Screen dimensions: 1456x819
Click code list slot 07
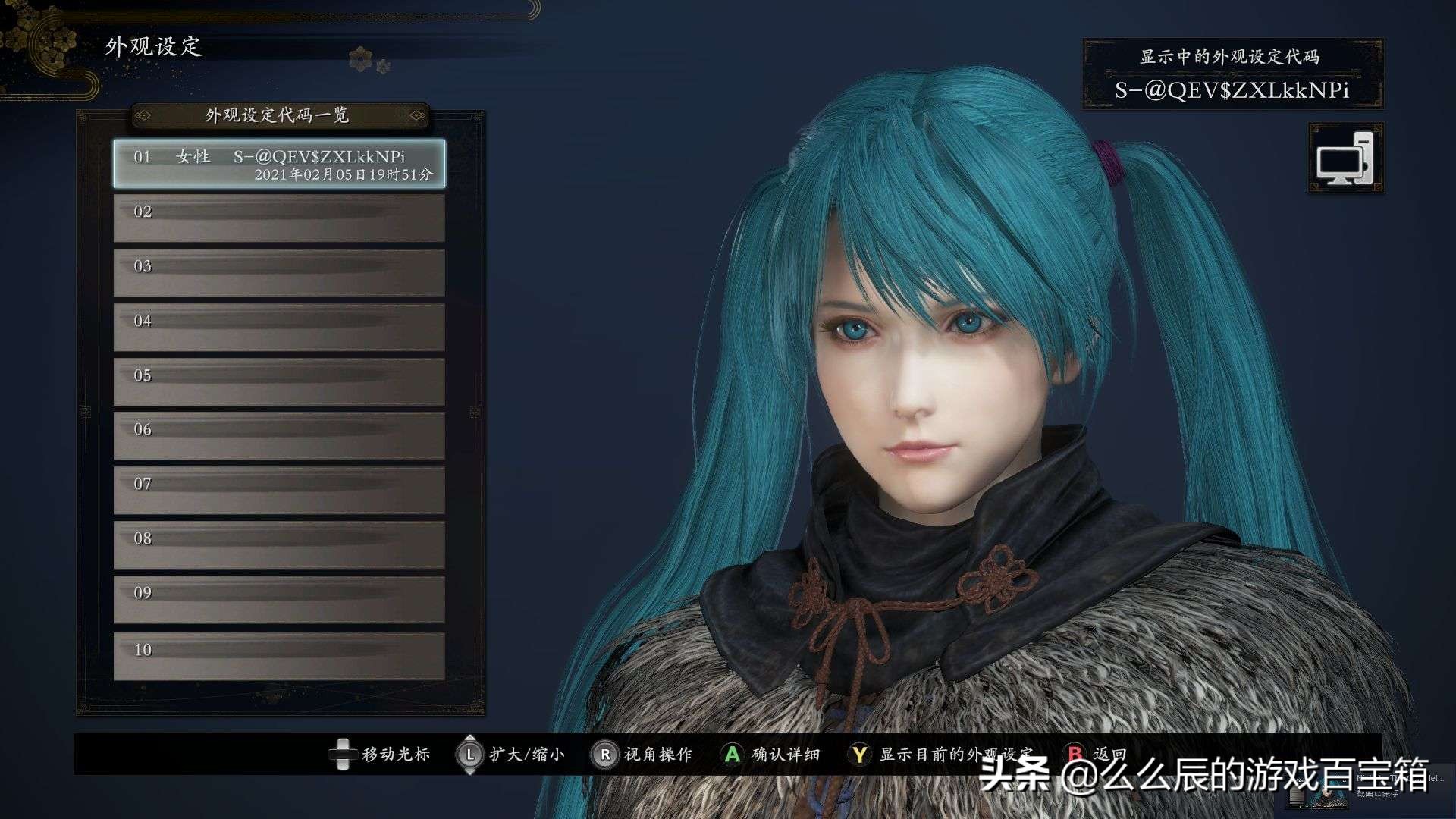click(x=279, y=491)
